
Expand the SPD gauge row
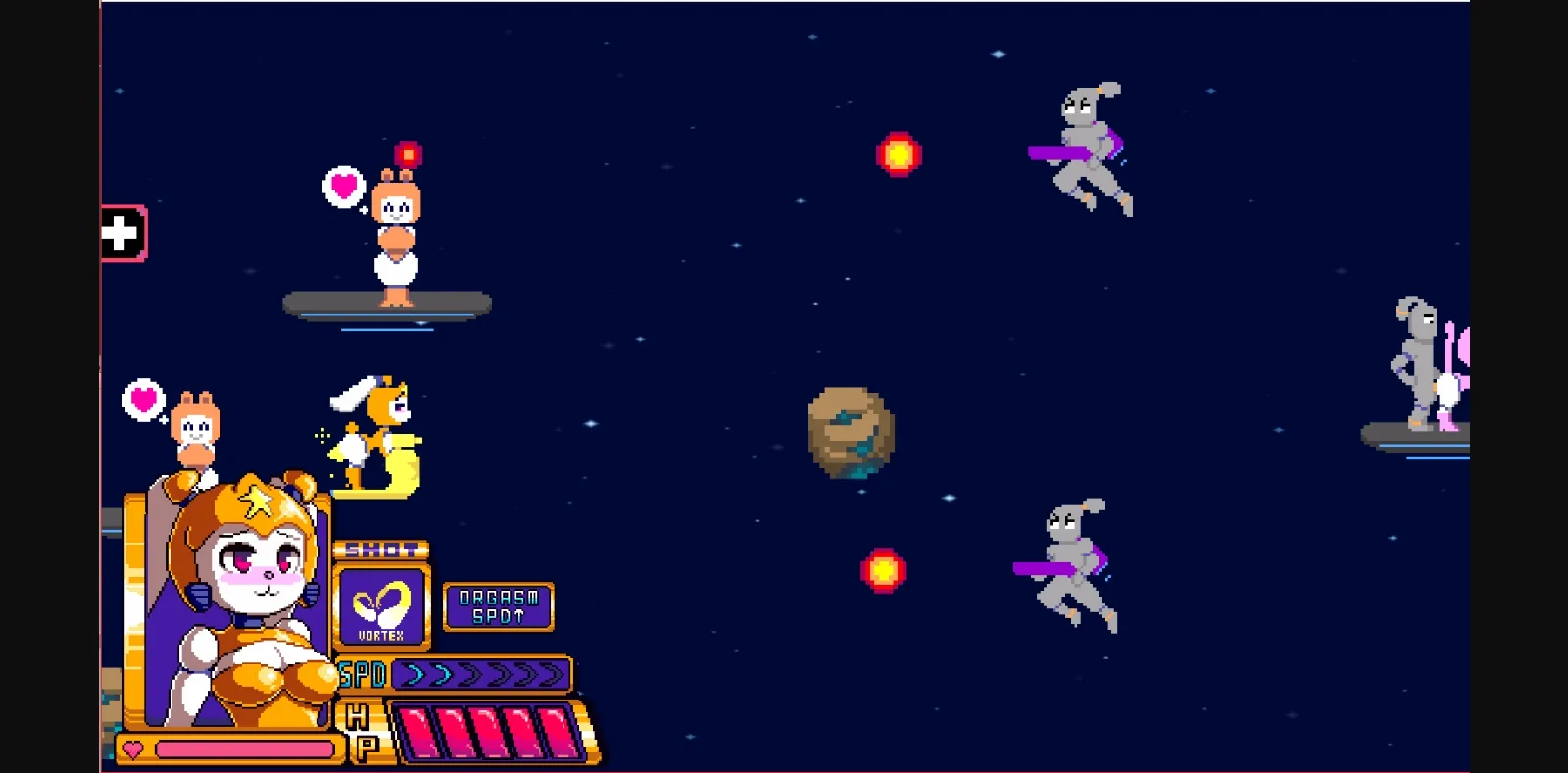coord(480,674)
